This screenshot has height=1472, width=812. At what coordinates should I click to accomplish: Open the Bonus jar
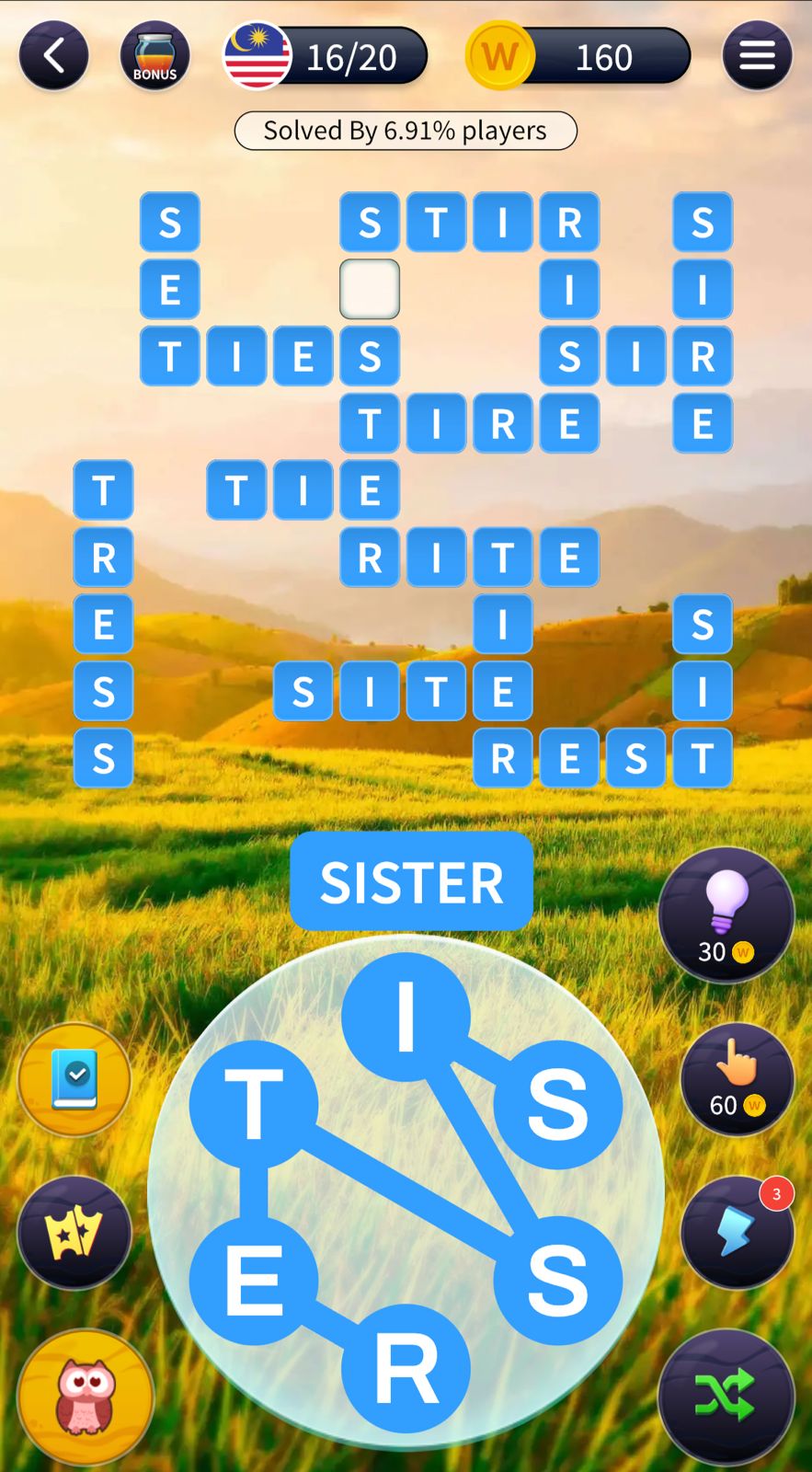tap(154, 56)
